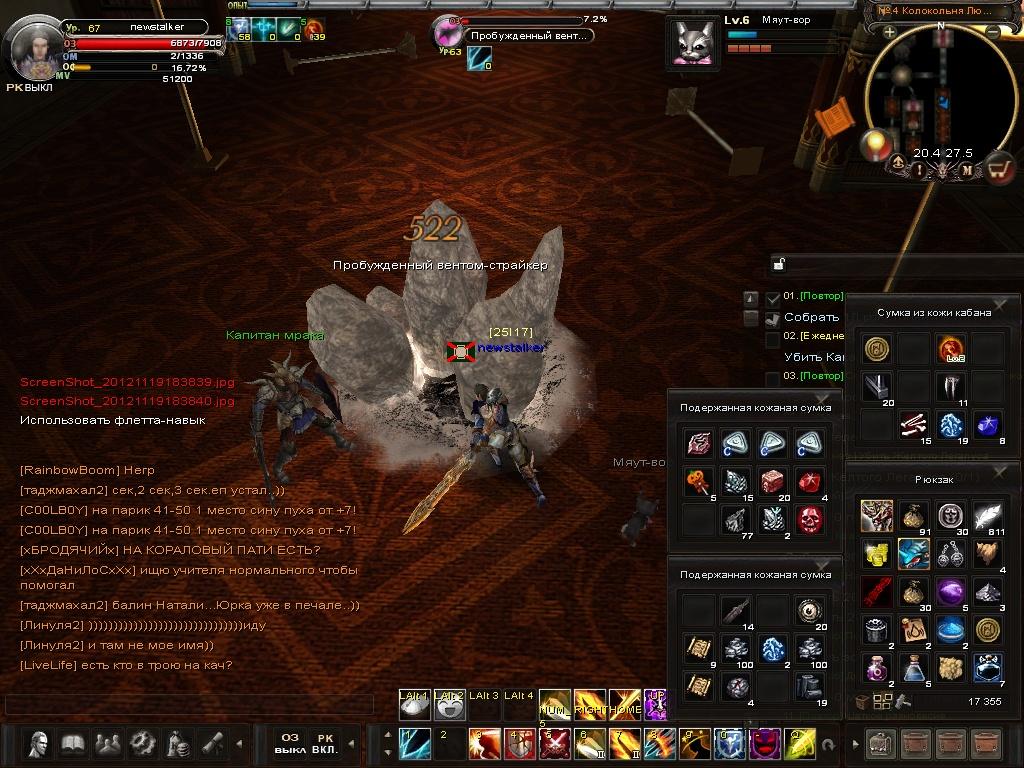Activate the shield skill on the hotbar
1024x768 pixels.
(728, 743)
